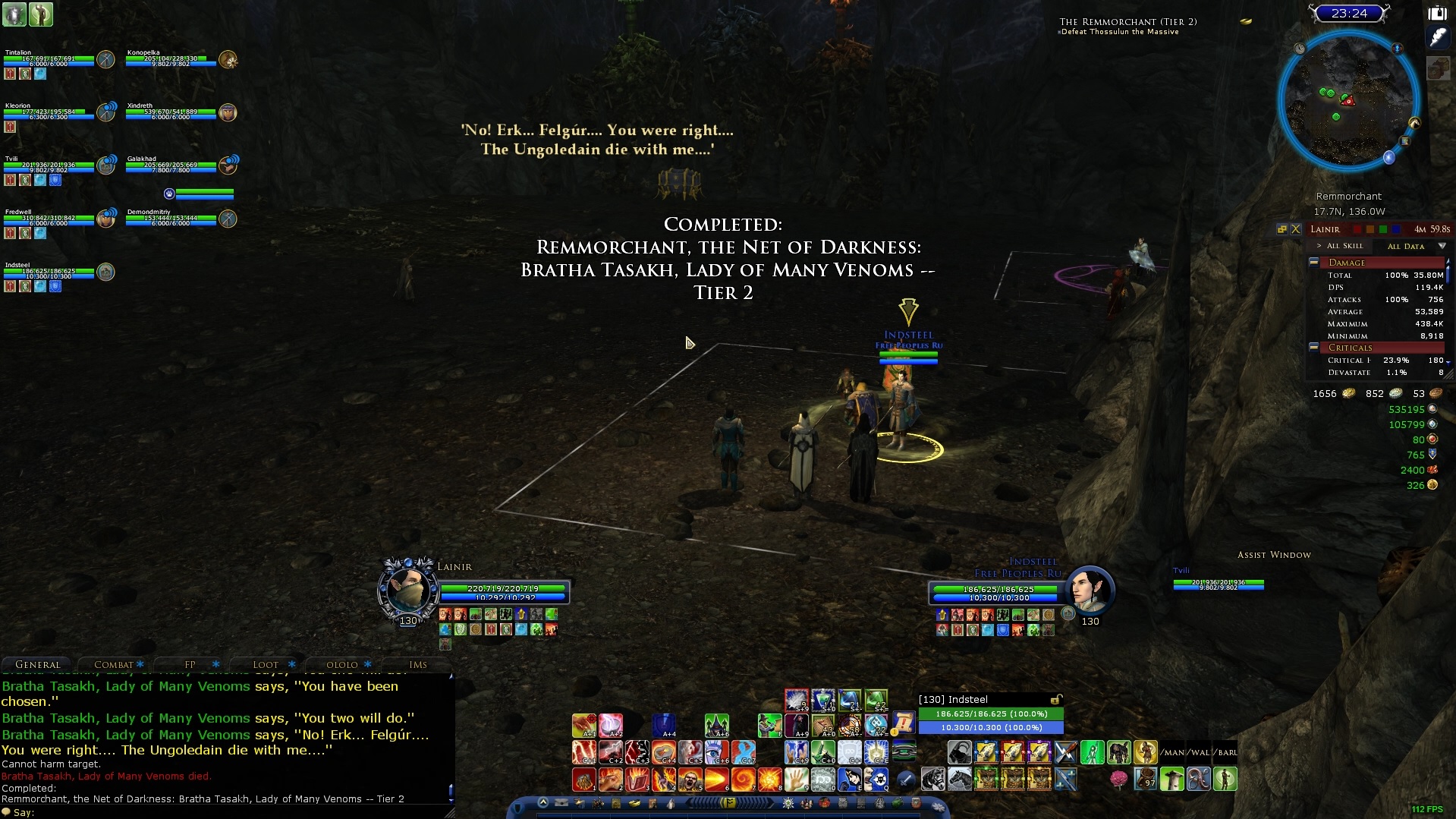This screenshot has height=819, width=1456.
Task: Activate the fireball skill in slot 6
Action: click(x=716, y=780)
